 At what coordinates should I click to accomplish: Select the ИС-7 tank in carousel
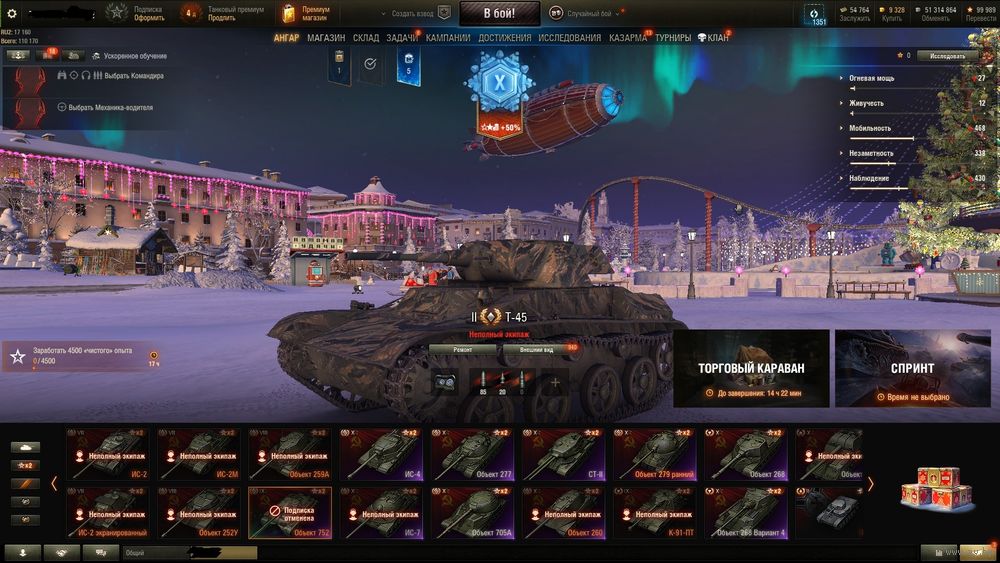385,512
